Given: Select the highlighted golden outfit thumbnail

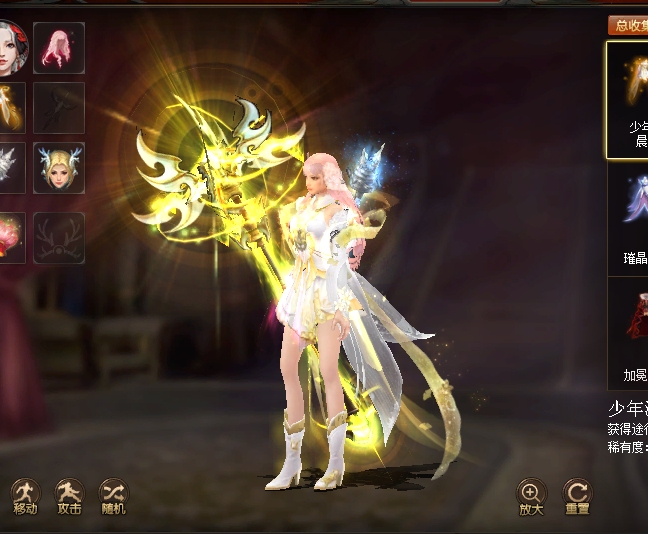Looking at the screenshot, I should click(628, 98).
